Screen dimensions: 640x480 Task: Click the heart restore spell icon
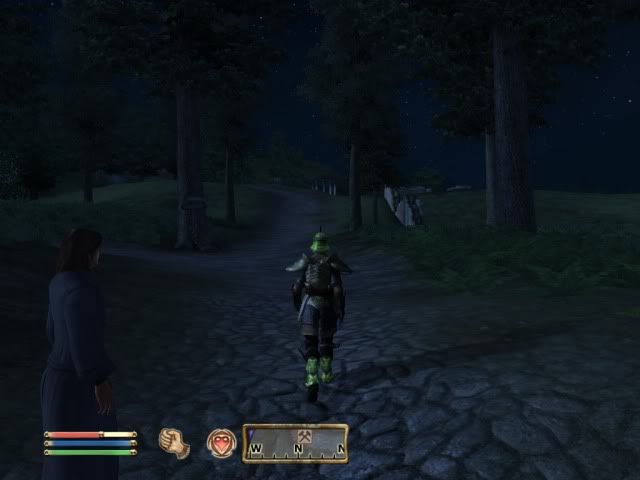coord(220,442)
